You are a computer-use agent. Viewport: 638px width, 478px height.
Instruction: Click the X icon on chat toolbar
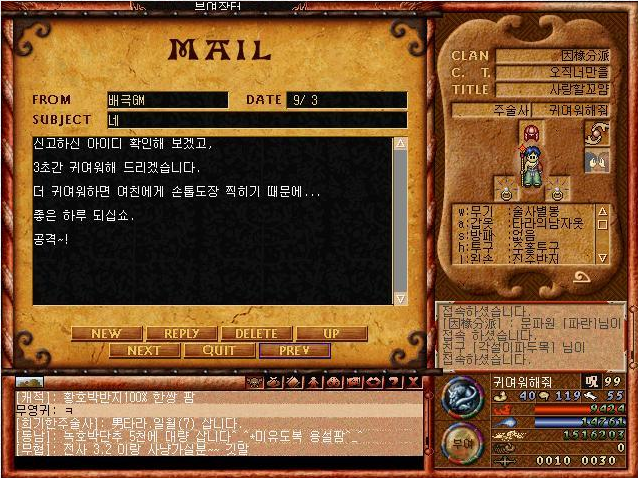pos(413,382)
